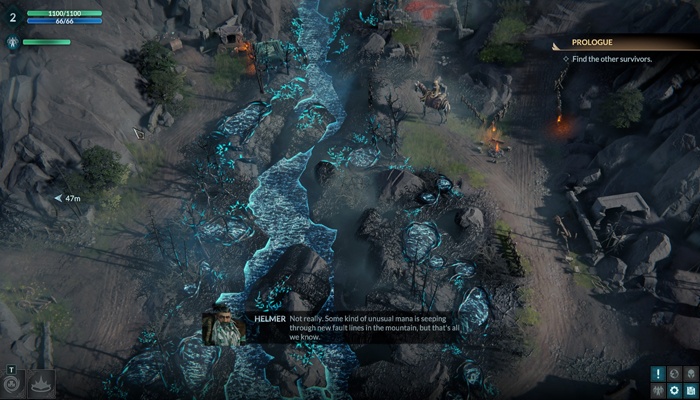Activate the swirl ability in the skill bar
Image resolution: width=700 pixels, height=400 pixels.
(x=12, y=383)
